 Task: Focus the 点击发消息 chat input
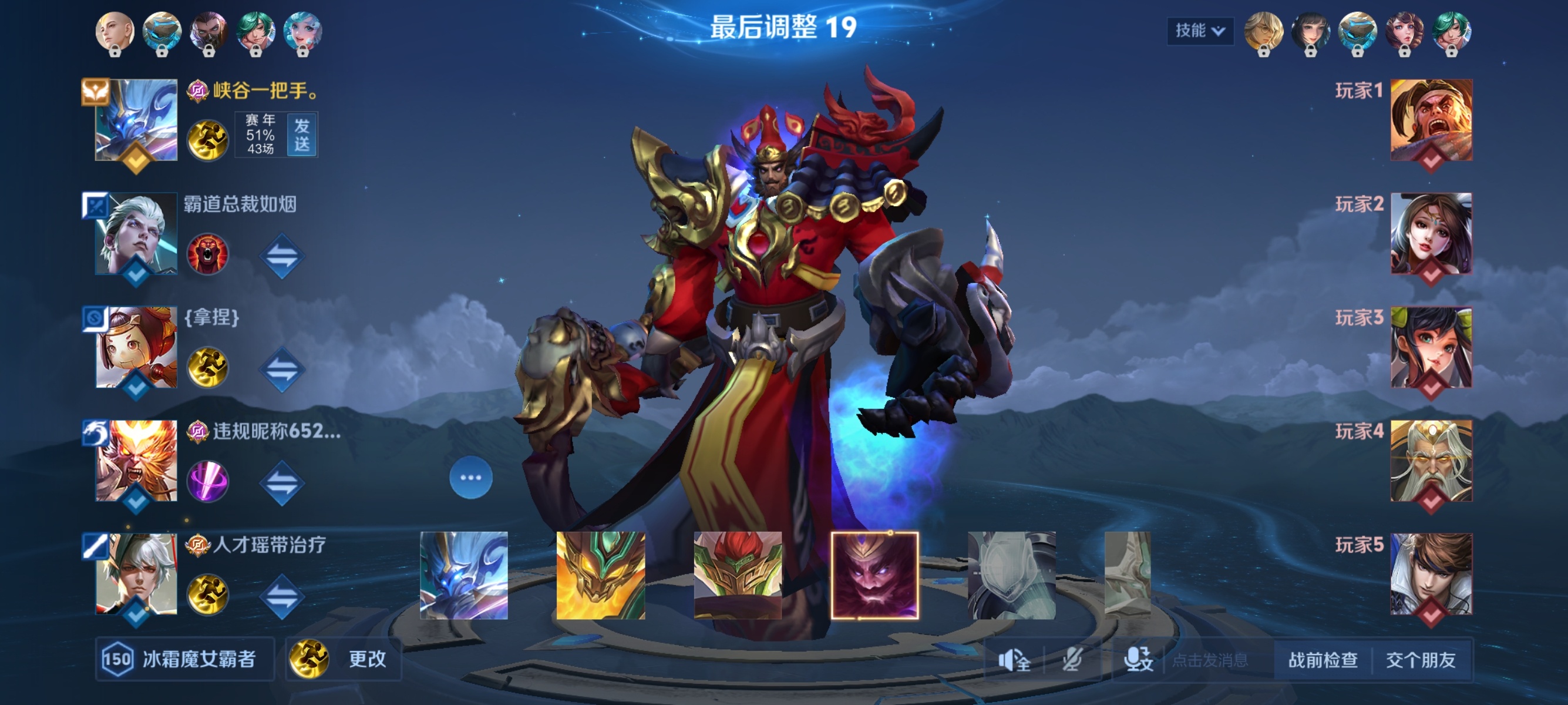(x=1211, y=660)
